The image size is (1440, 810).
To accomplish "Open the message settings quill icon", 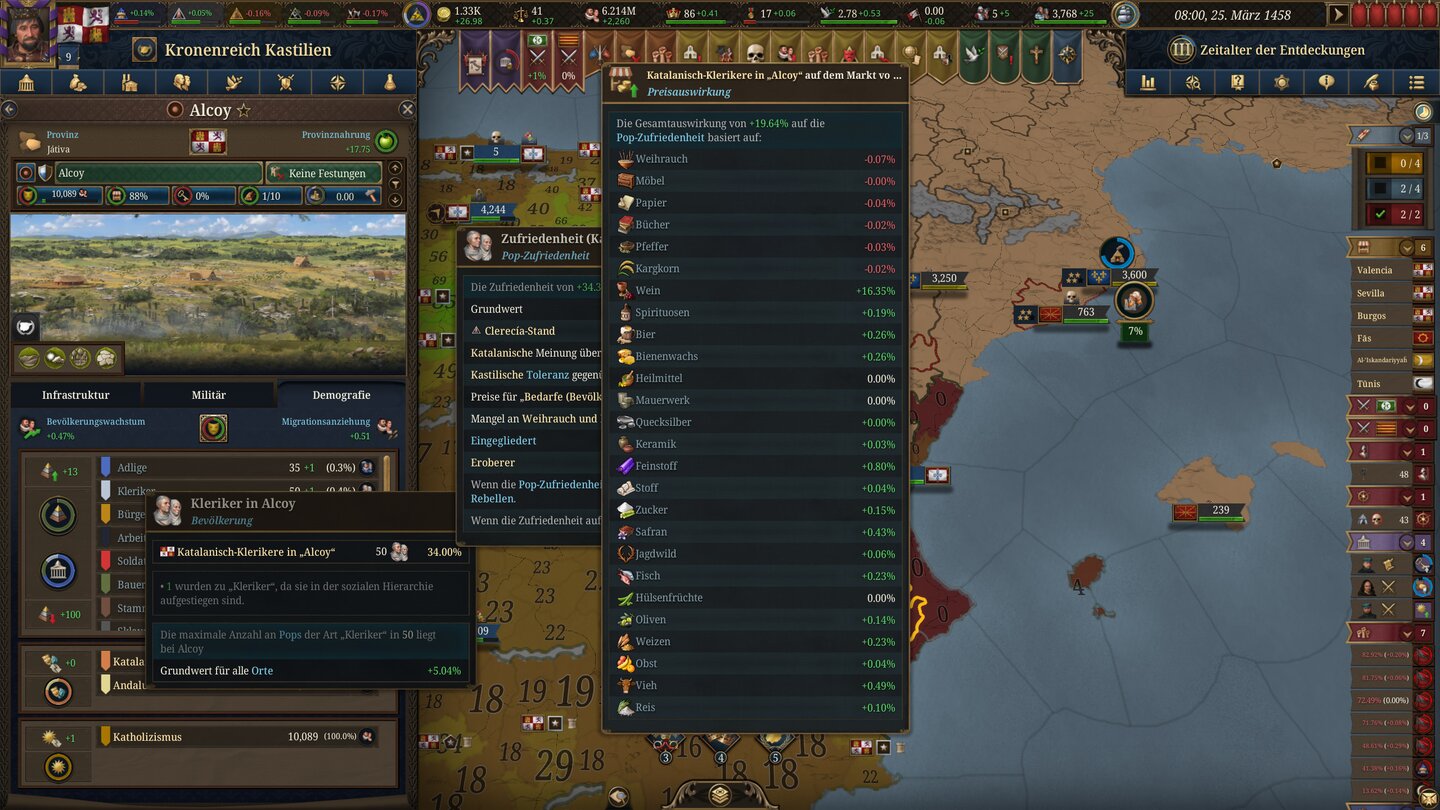I will point(1372,82).
